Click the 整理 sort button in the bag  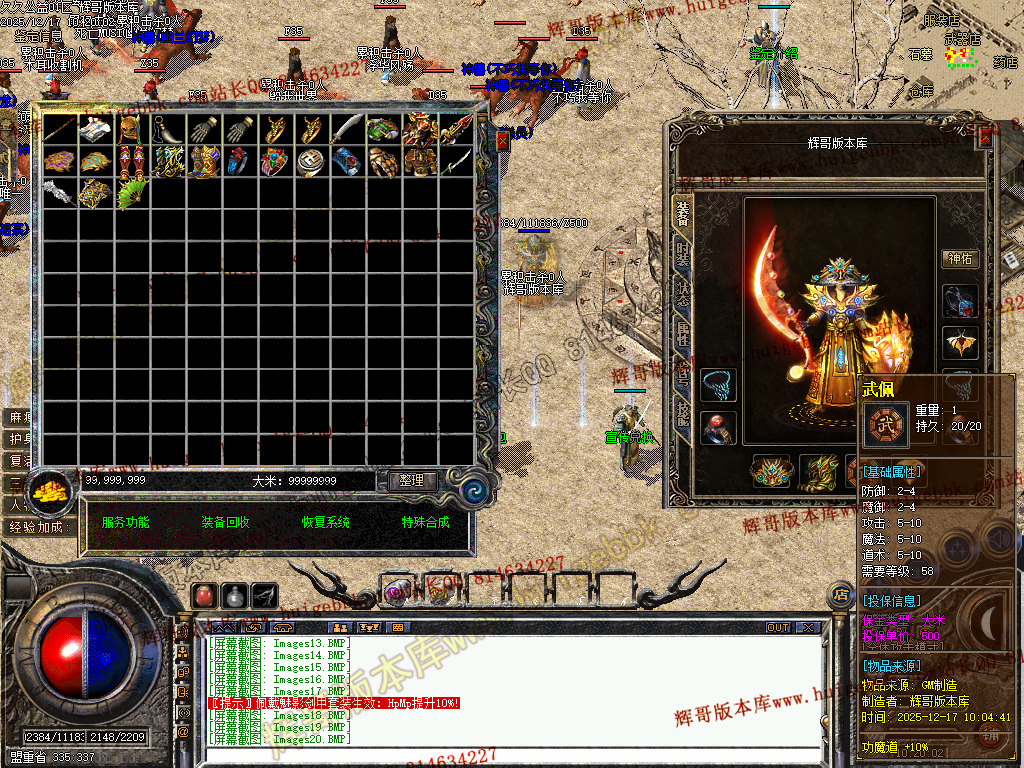tap(412, 481)
